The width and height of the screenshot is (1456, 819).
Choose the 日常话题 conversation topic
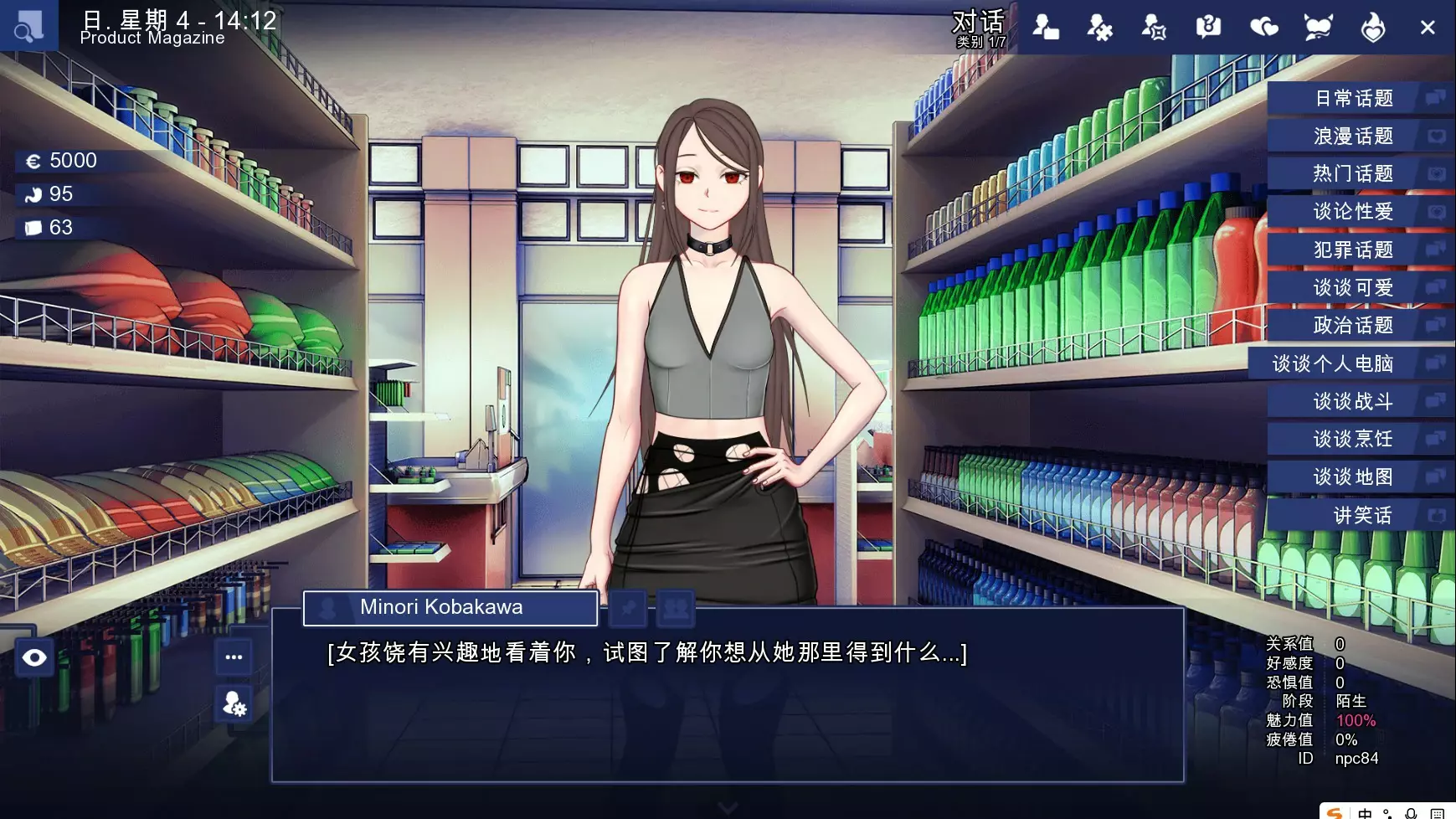1353,99
